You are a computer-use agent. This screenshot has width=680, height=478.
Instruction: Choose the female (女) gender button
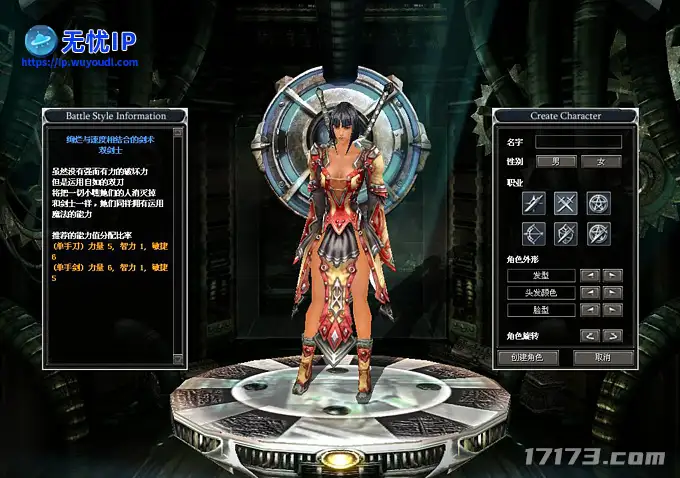tap(601, 161)
